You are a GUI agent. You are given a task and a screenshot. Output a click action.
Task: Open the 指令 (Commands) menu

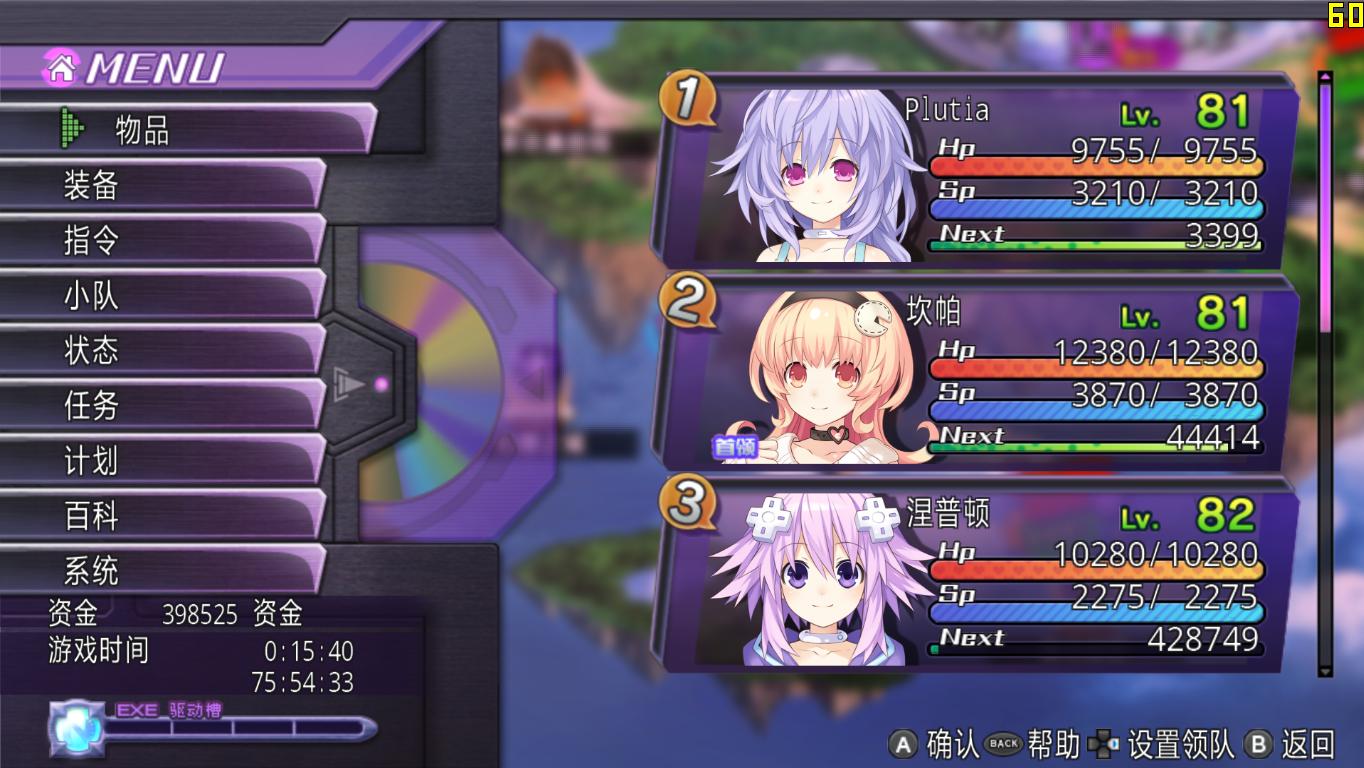coord(160,241)
